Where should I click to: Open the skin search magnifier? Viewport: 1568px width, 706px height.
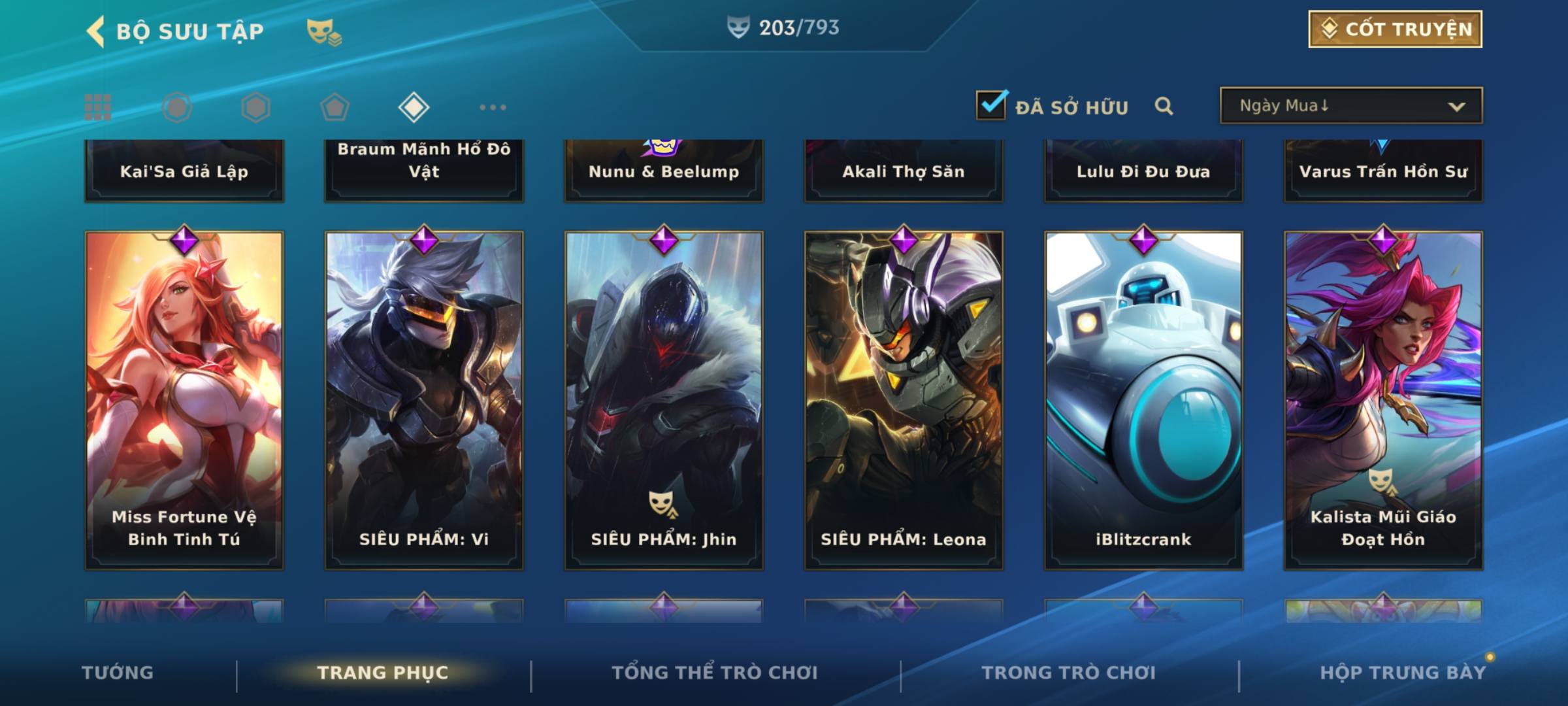(x=1164, y=106)
